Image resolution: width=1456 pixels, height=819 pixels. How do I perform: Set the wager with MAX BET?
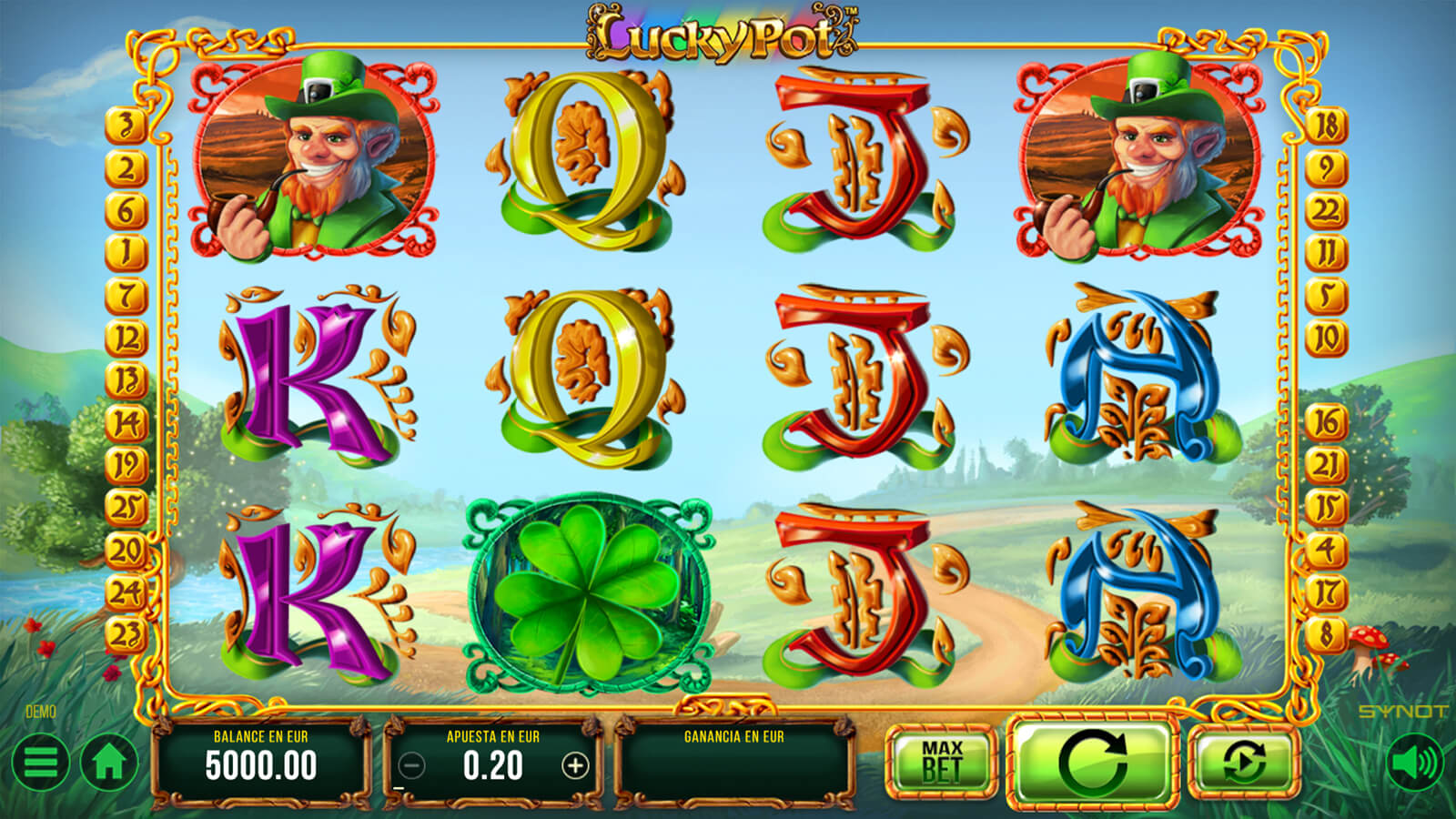(941, 763)
